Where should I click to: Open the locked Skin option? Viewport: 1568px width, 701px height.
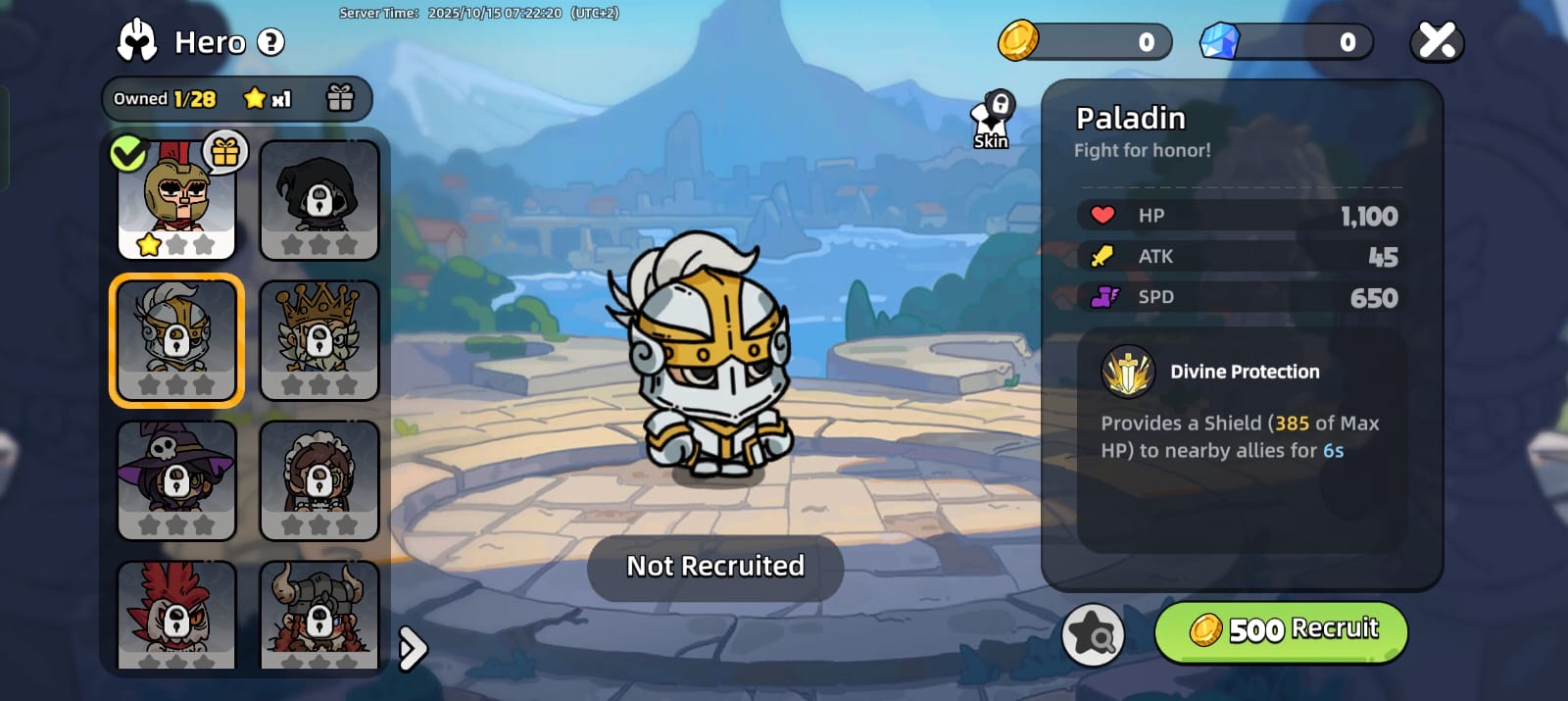pos(993,121)
